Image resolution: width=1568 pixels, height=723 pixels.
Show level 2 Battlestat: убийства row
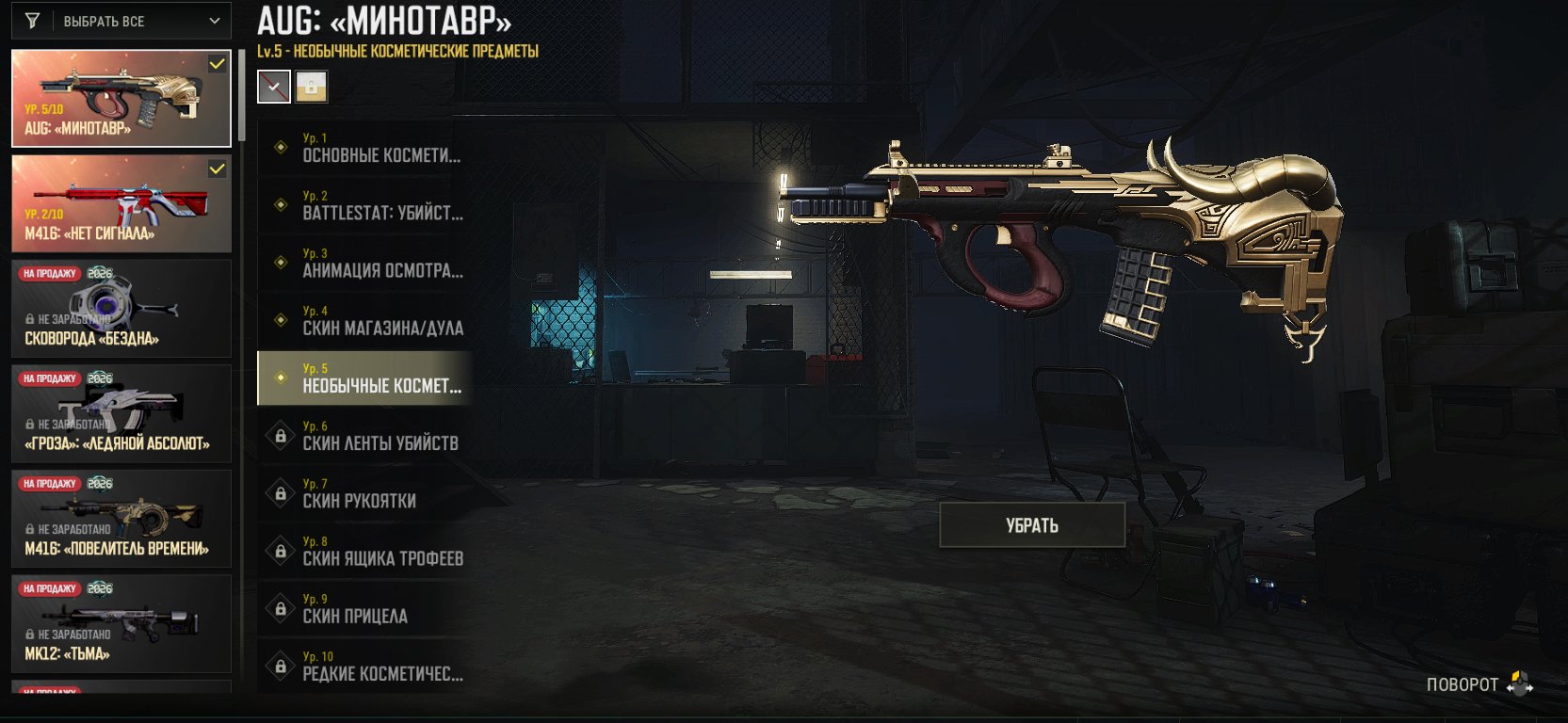(x=365, y=205)
